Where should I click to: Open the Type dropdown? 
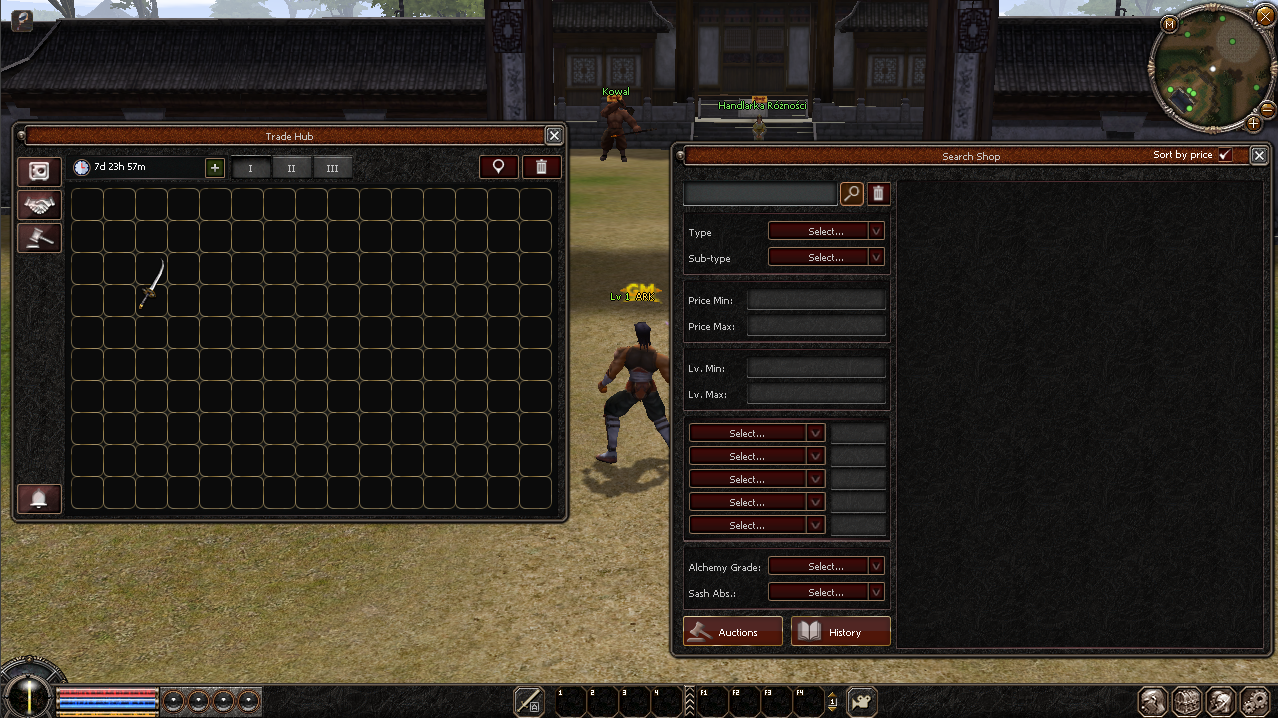pos(826,231)
